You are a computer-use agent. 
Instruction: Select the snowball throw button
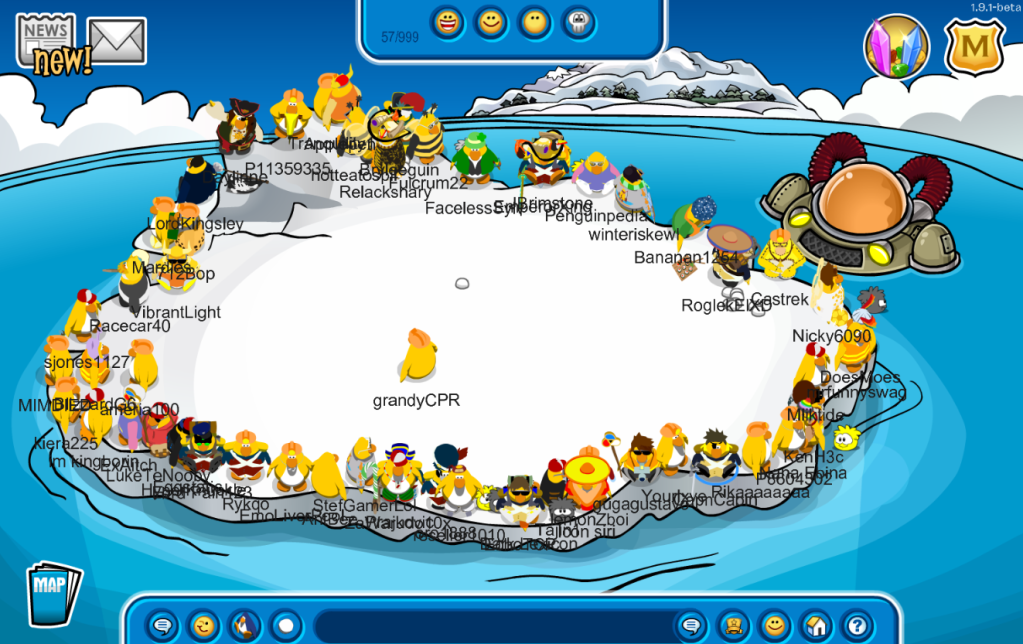[286, 626]
